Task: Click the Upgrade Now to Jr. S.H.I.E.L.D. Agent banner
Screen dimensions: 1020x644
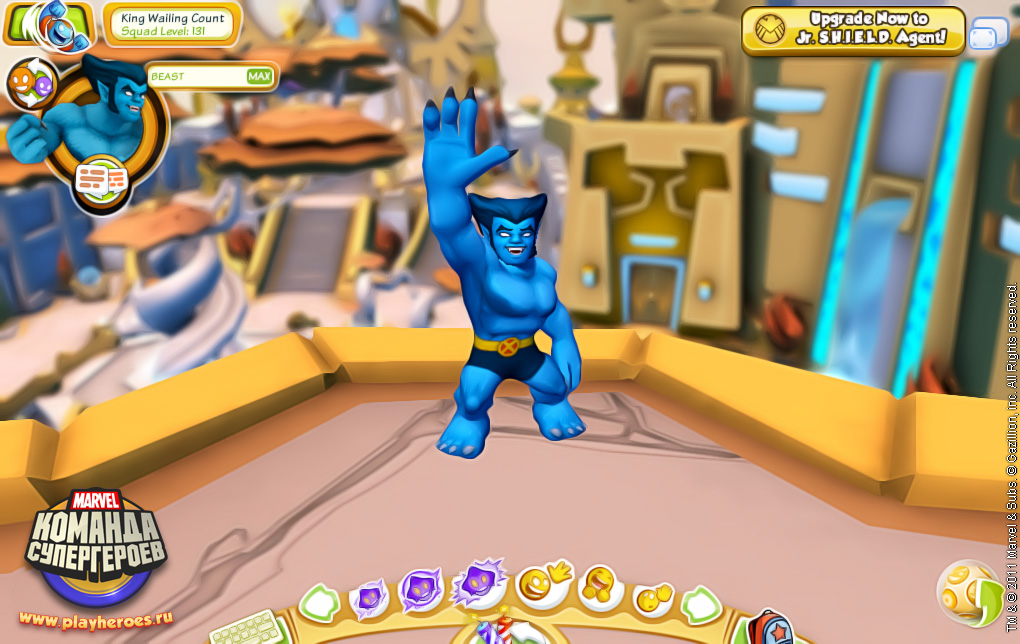Action: pyautogui.click(x=852, y=30)
